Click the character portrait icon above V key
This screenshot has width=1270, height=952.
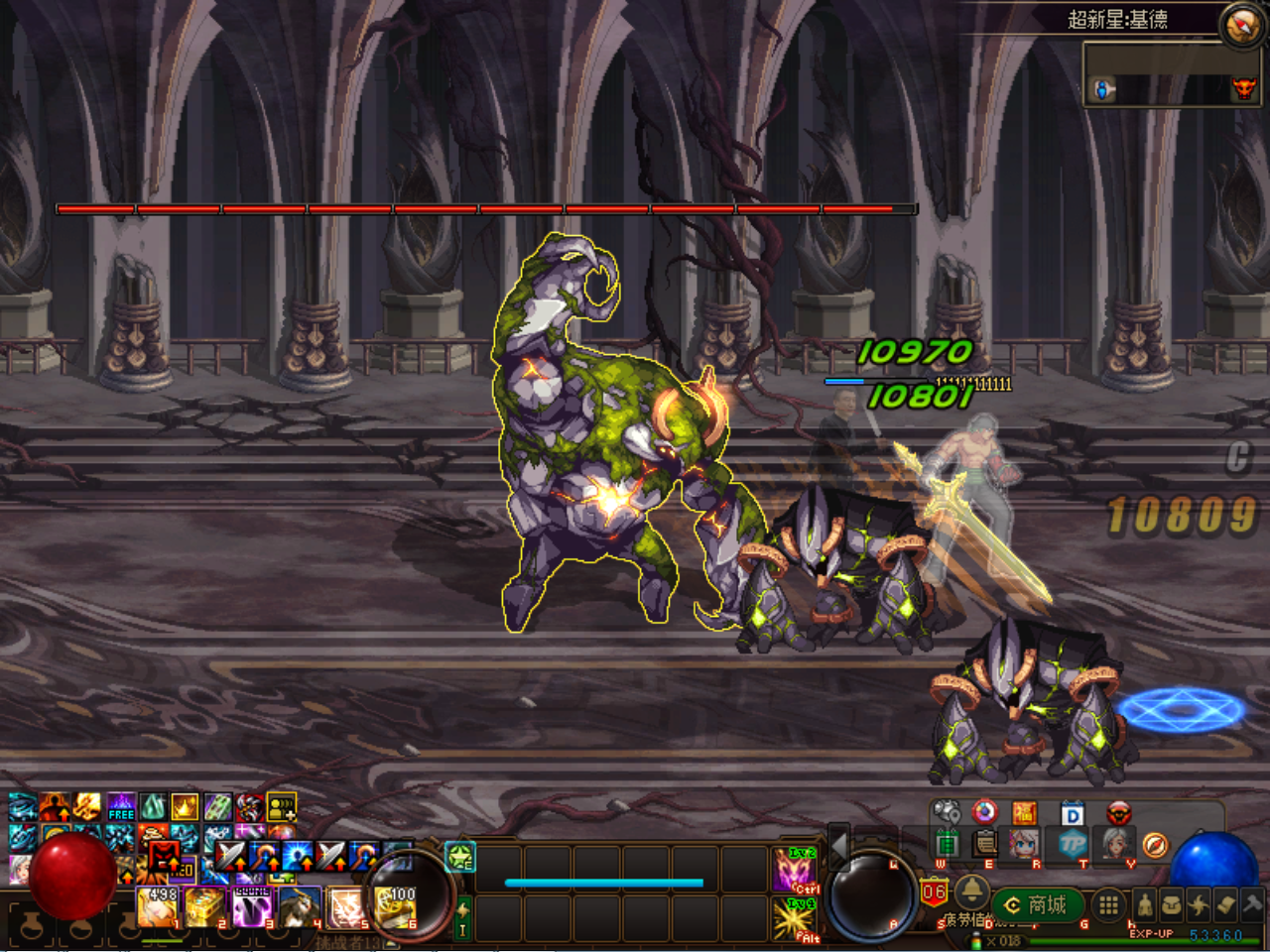coord(1116,843)
